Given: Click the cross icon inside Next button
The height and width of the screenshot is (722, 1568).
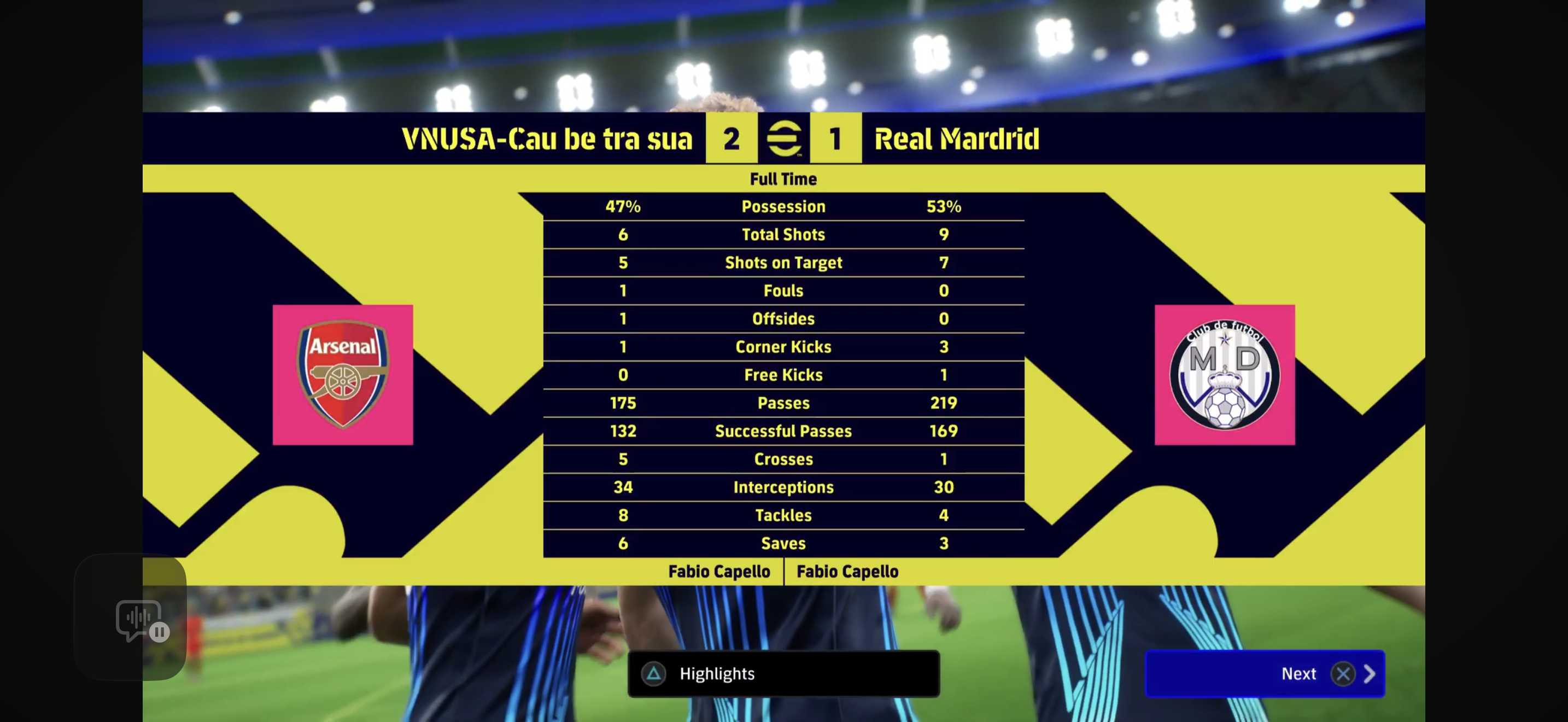Looking at the screenshot, I should pos(1344,674).
